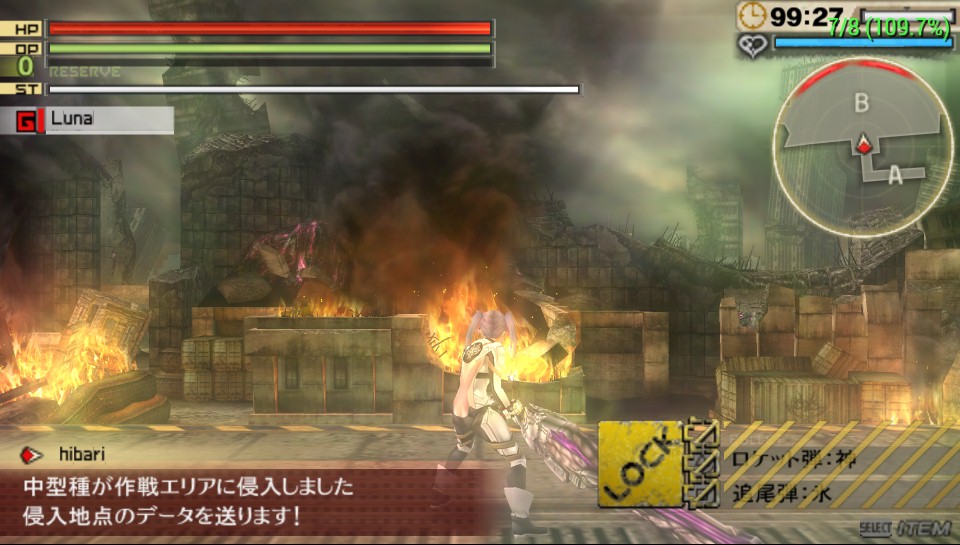
Task: Click zone marker A on the minimap
Action: pos(894,174)
